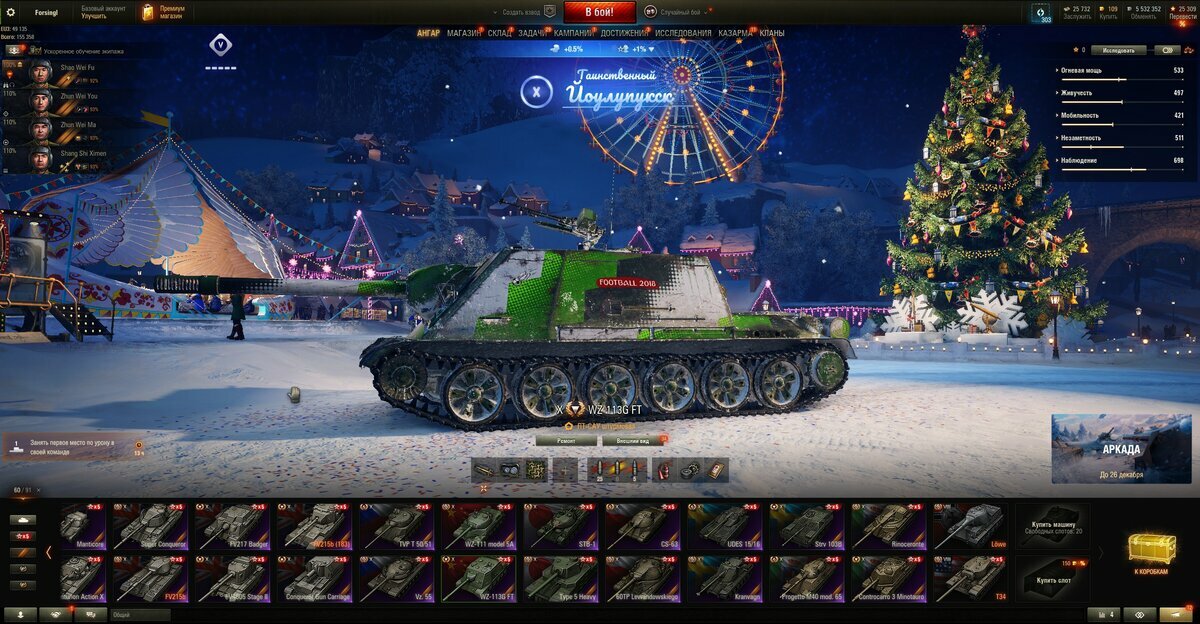Open the «К коробкам» loot boxes chest
This screenshot has height=624, width=1200.
1152,553
